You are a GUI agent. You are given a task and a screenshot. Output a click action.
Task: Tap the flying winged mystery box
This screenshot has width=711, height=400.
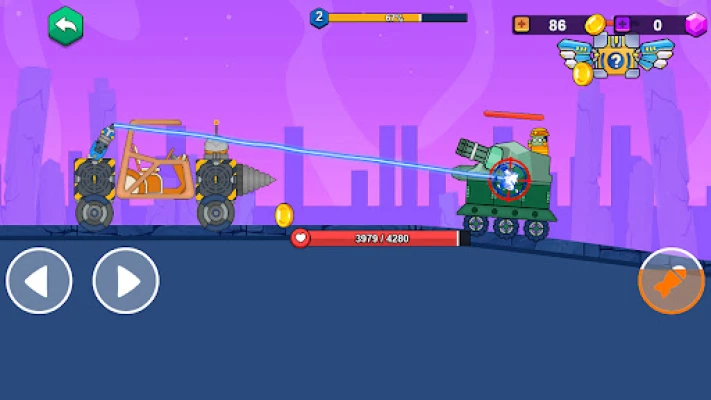click(614, 60)
